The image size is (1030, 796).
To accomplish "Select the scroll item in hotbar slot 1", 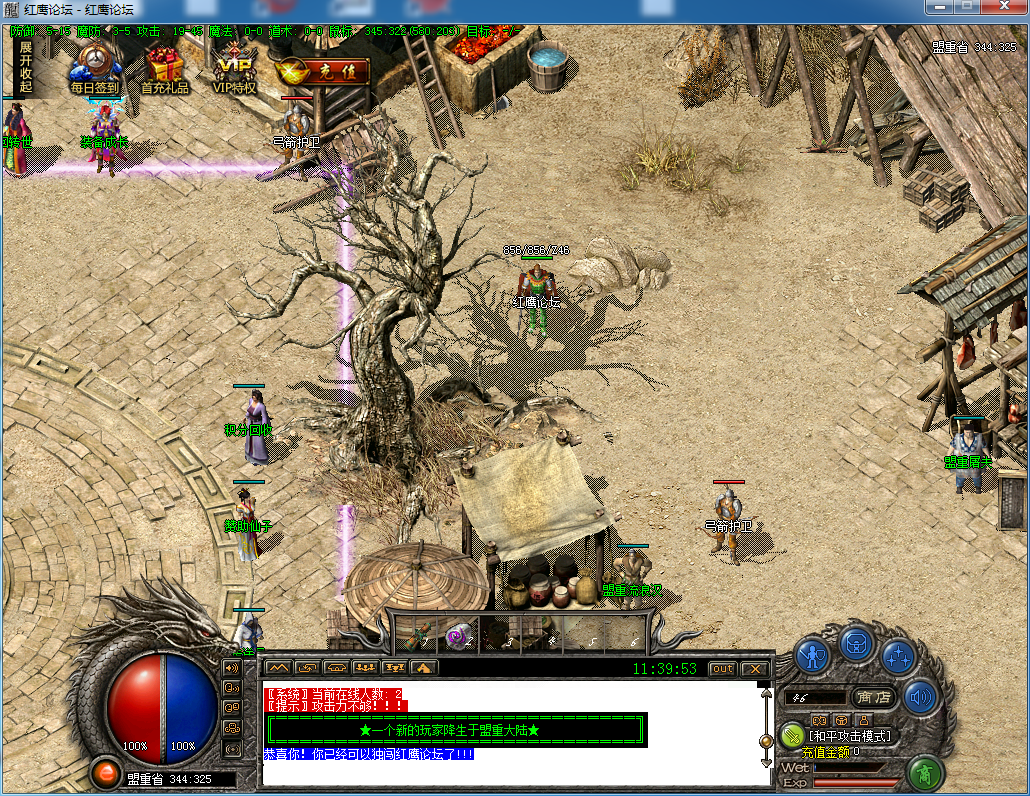I will coord(420,635).
